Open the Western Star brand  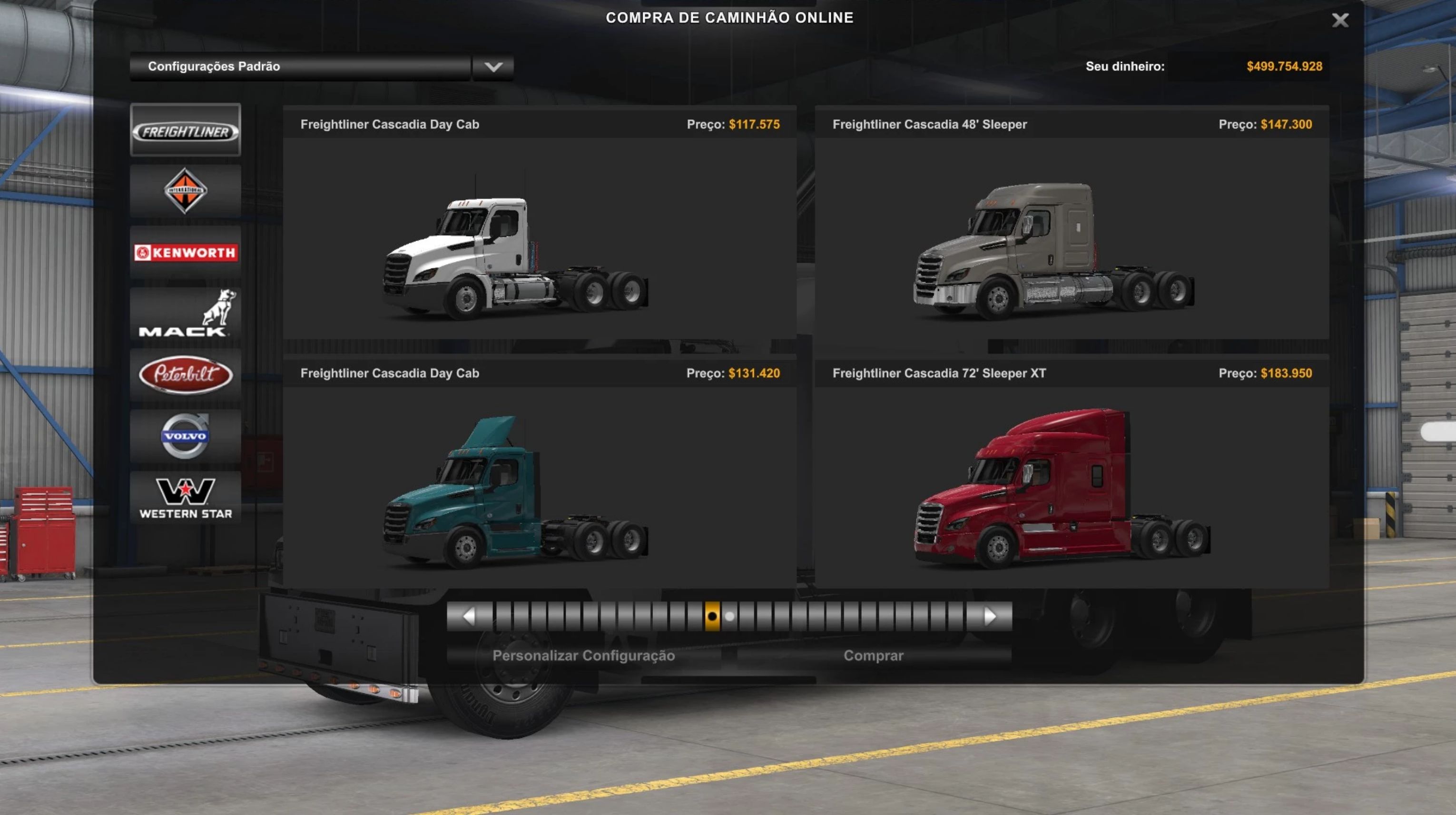(x=186, y=497)
